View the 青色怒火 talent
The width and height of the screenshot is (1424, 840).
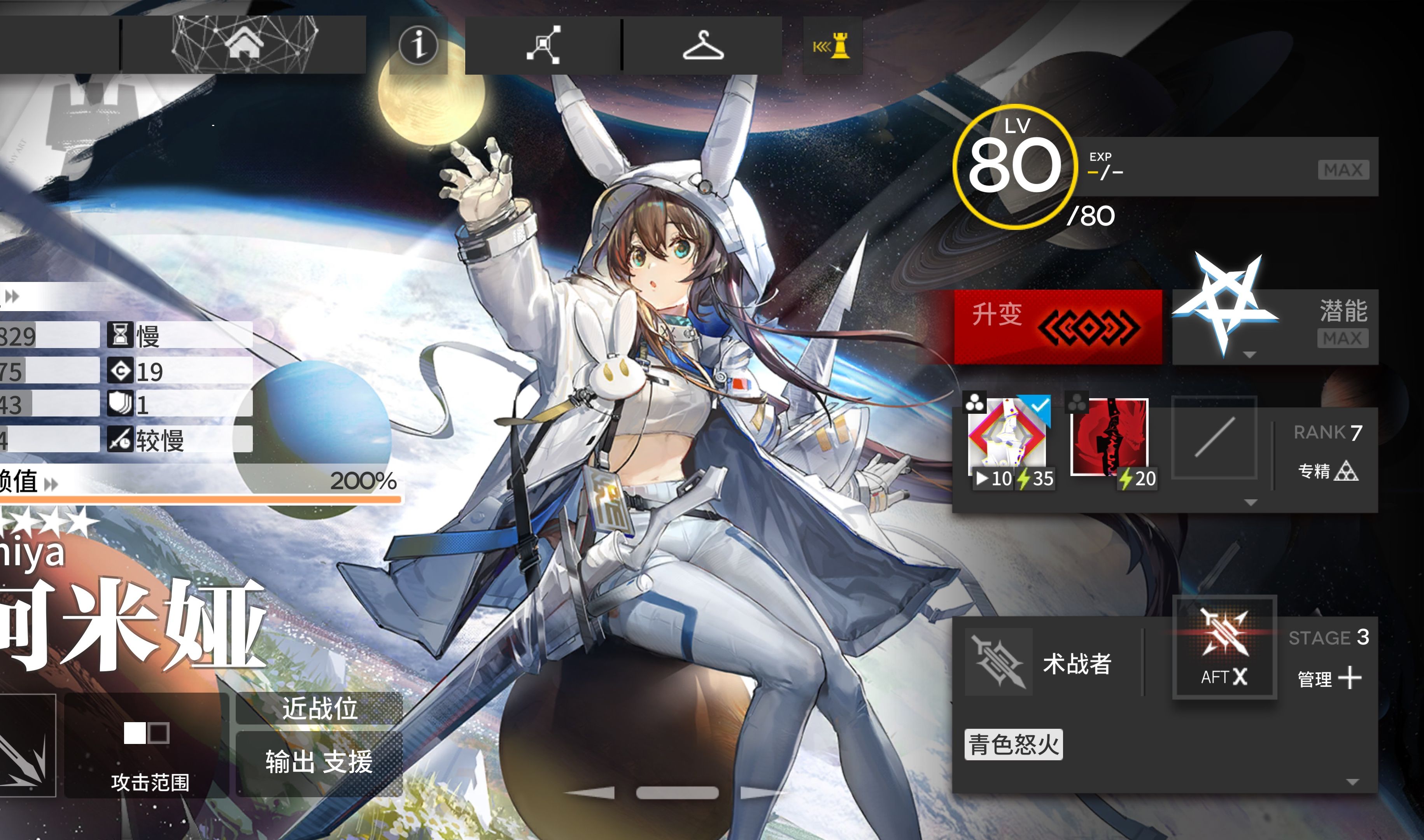pyautogui.click(x=1013, y=744)
